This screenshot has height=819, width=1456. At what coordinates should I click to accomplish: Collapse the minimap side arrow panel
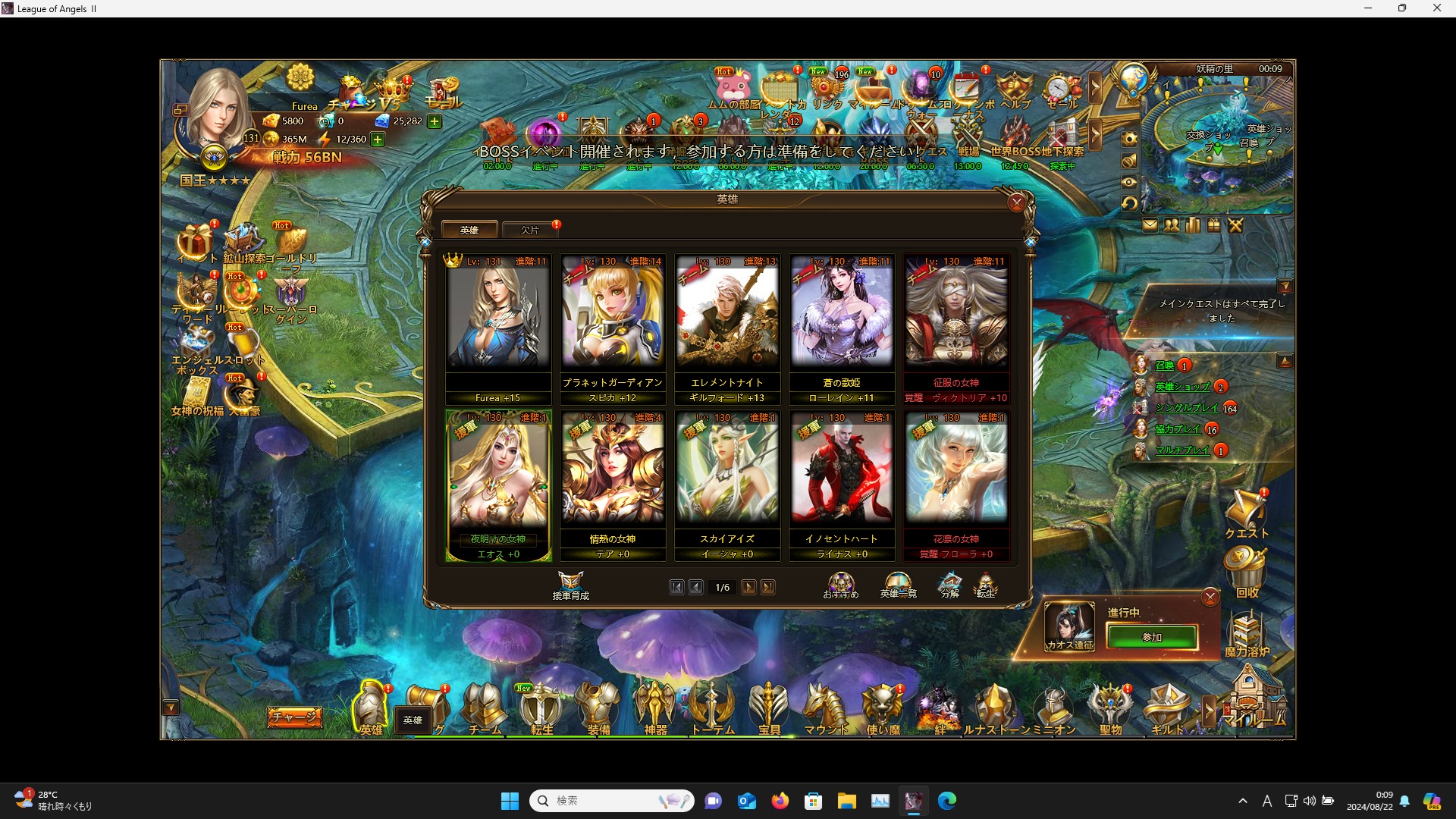[x=1094, y=89]
